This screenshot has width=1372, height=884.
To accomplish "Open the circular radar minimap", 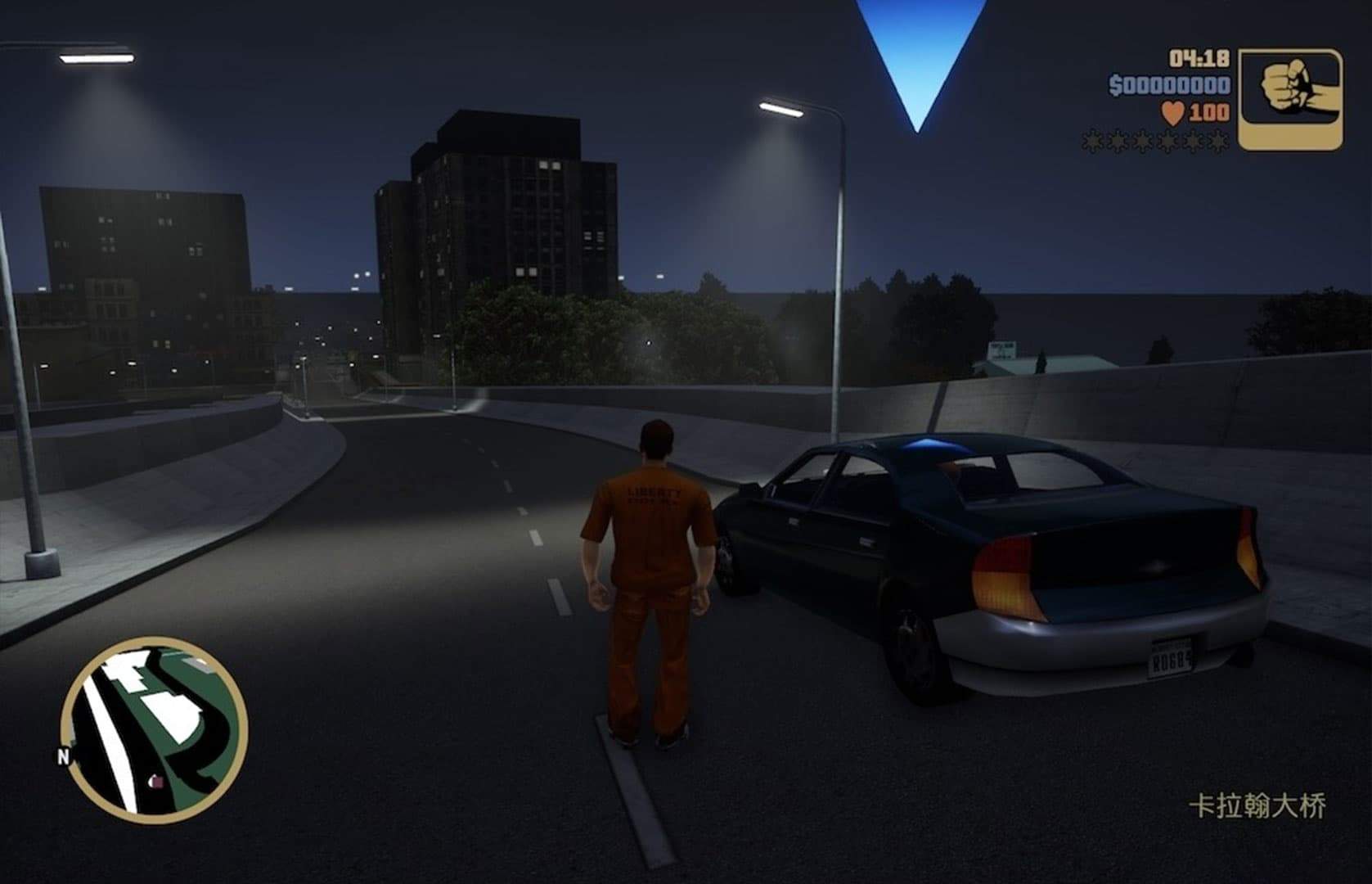I will [154, 730].
